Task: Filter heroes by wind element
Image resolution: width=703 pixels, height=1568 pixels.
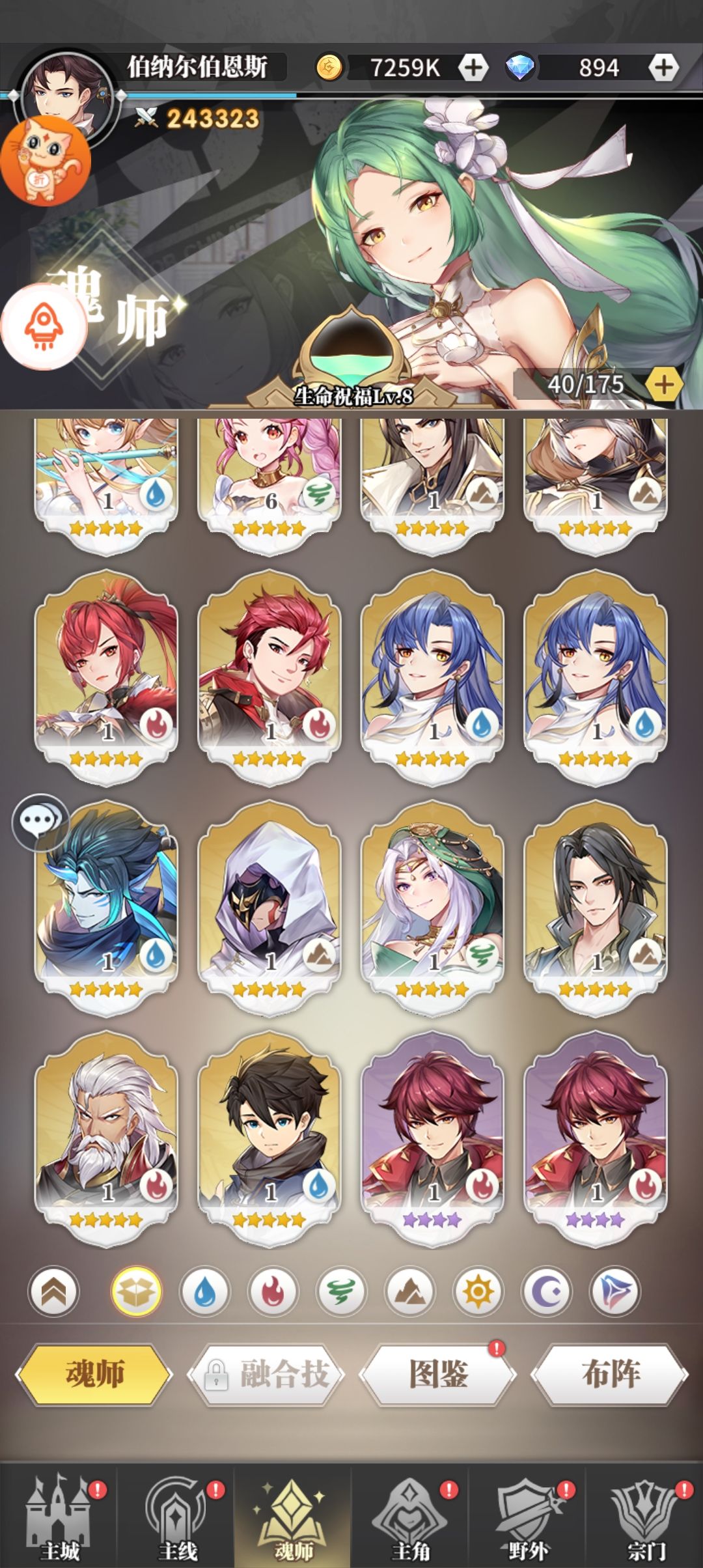Action: click(341, 1292)
